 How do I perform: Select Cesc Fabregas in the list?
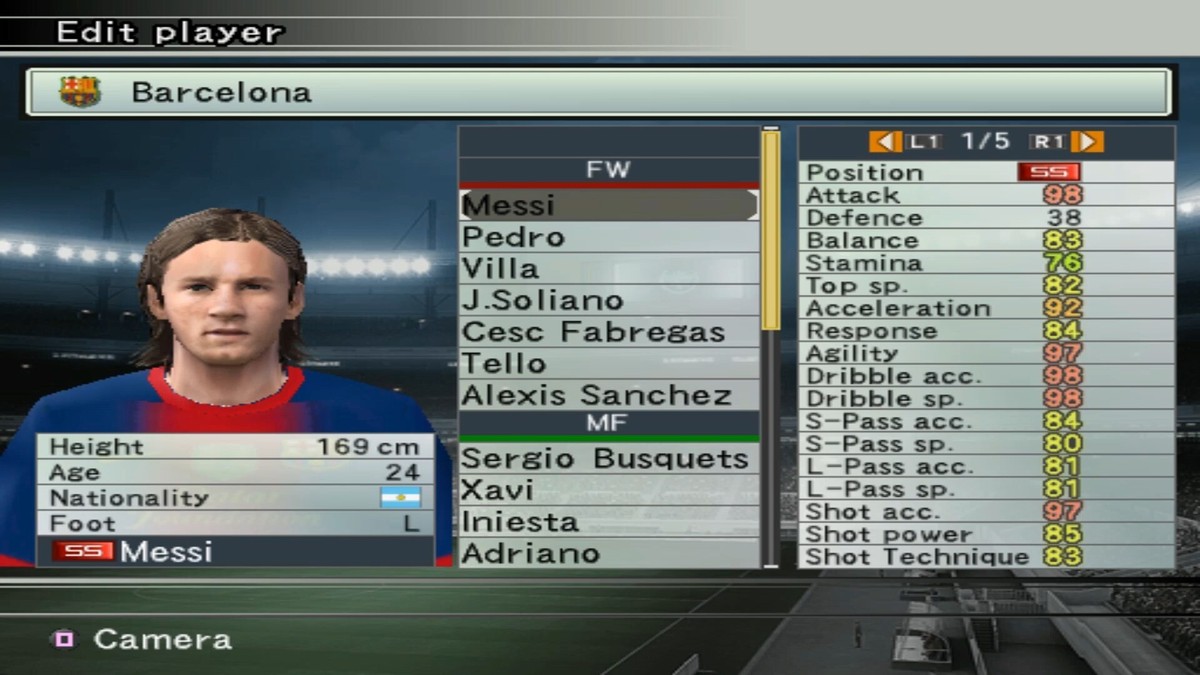608,332
